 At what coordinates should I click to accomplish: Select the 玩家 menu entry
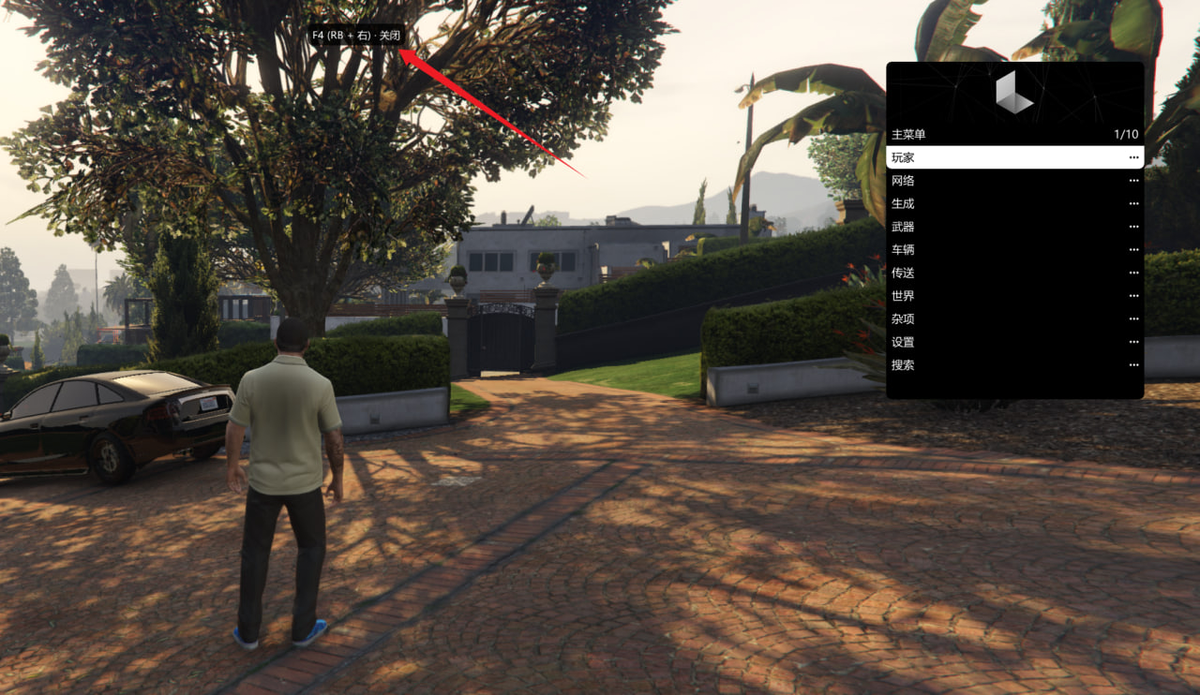click(1014, 158)
